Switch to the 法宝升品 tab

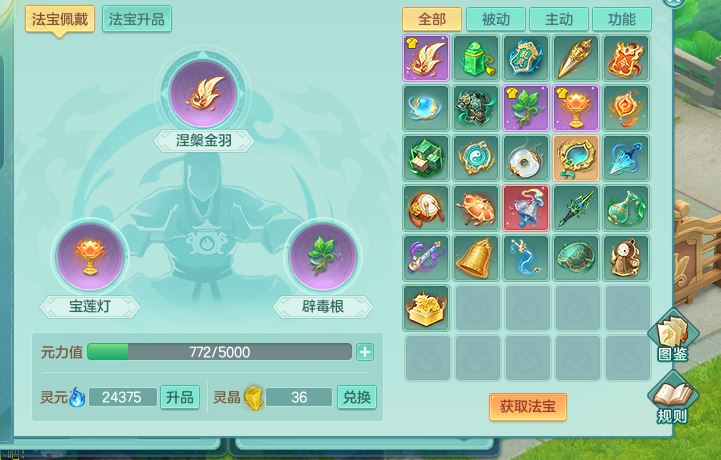(x=137, y=19)
